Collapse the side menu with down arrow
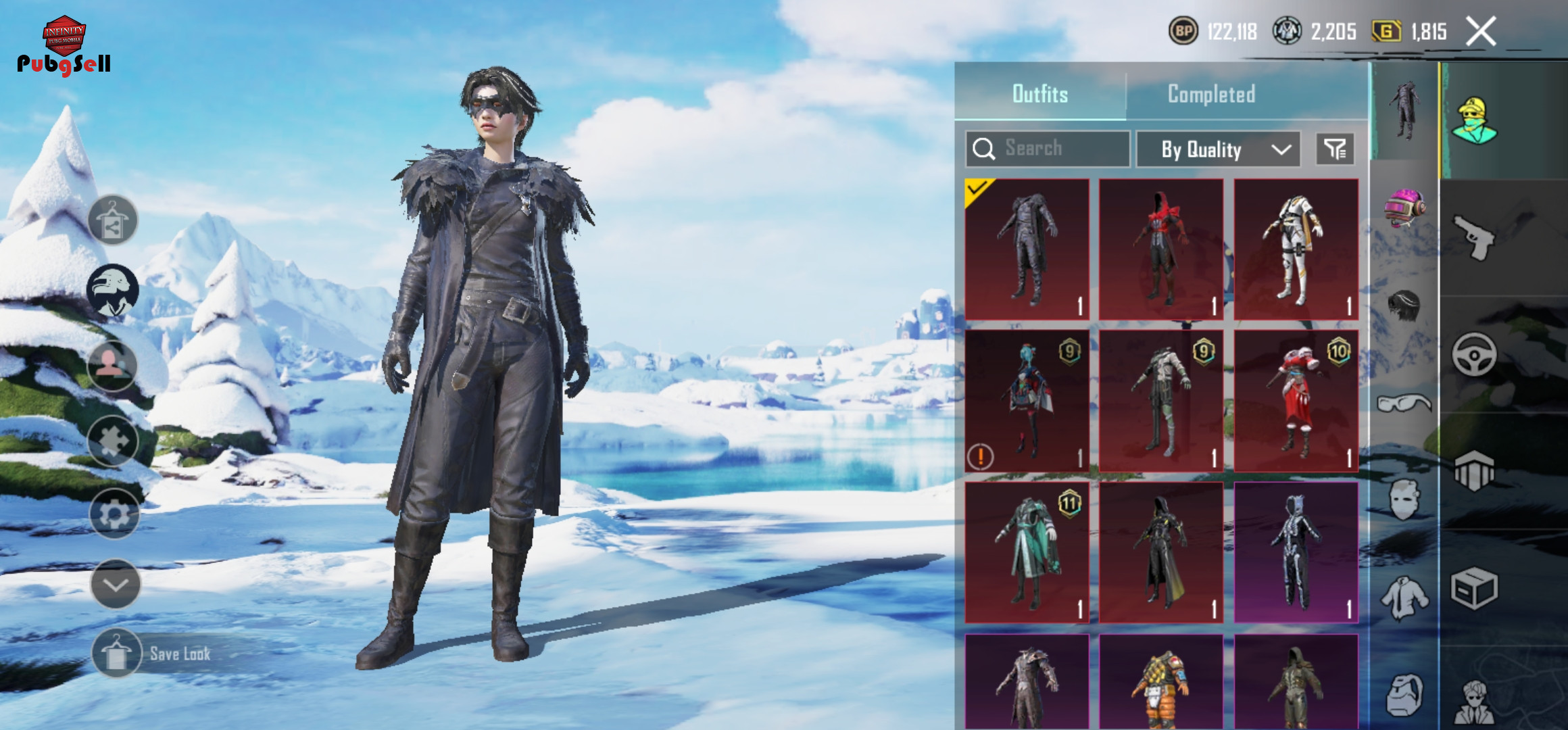 [115, 584]
